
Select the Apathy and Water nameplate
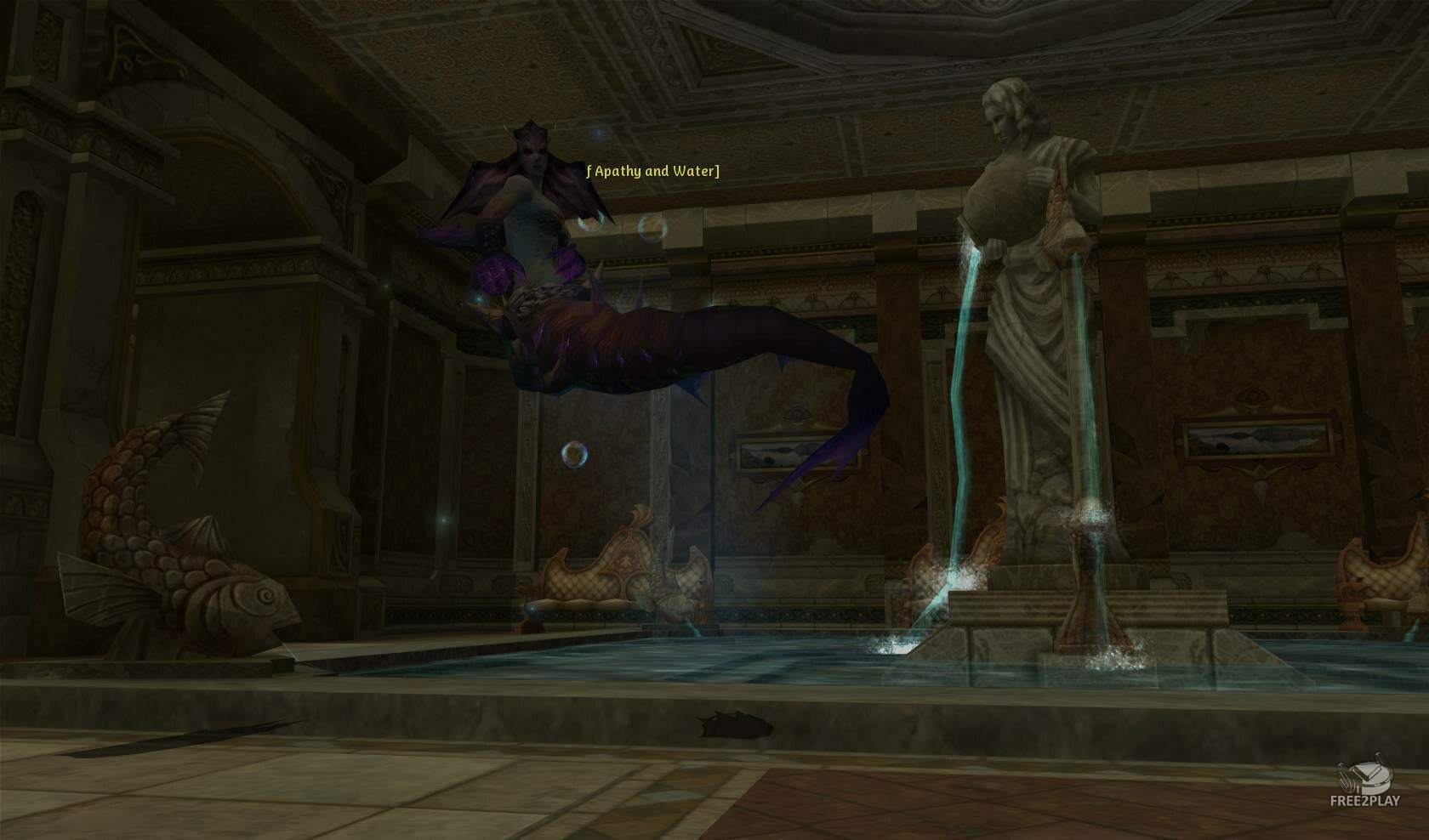click(x=653, y=172)
